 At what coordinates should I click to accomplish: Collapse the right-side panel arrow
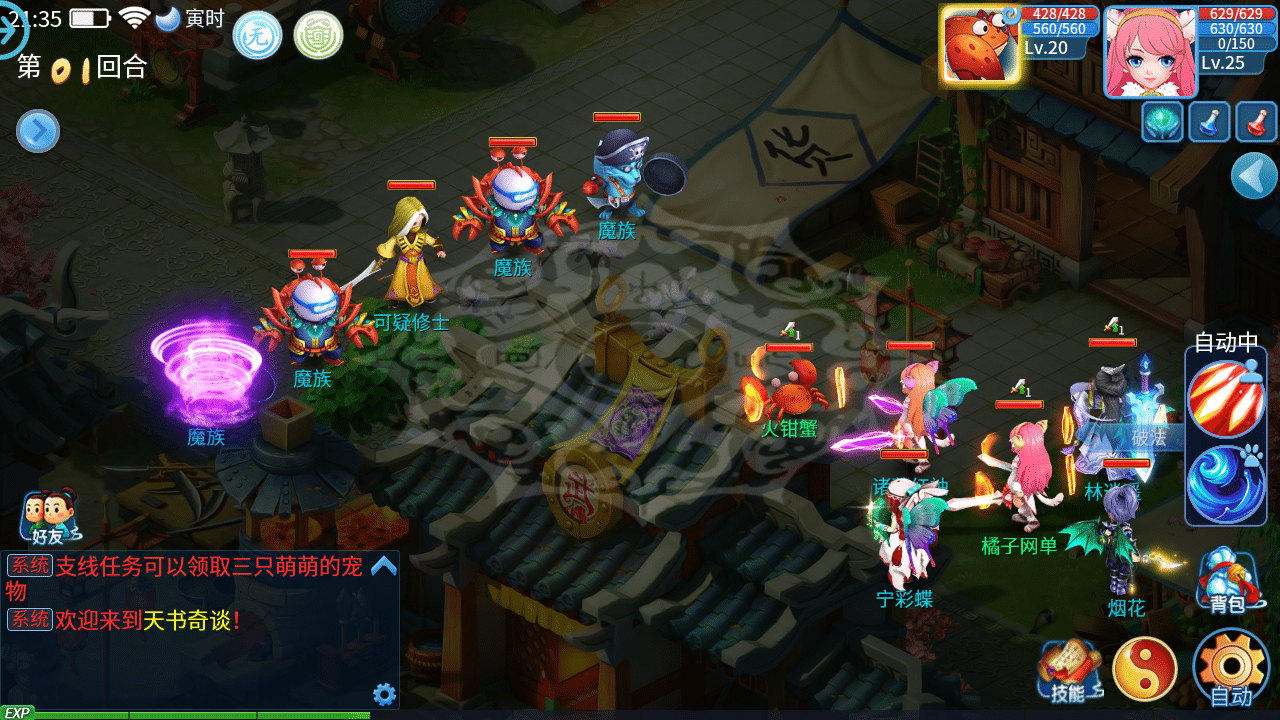point(1254,176)
